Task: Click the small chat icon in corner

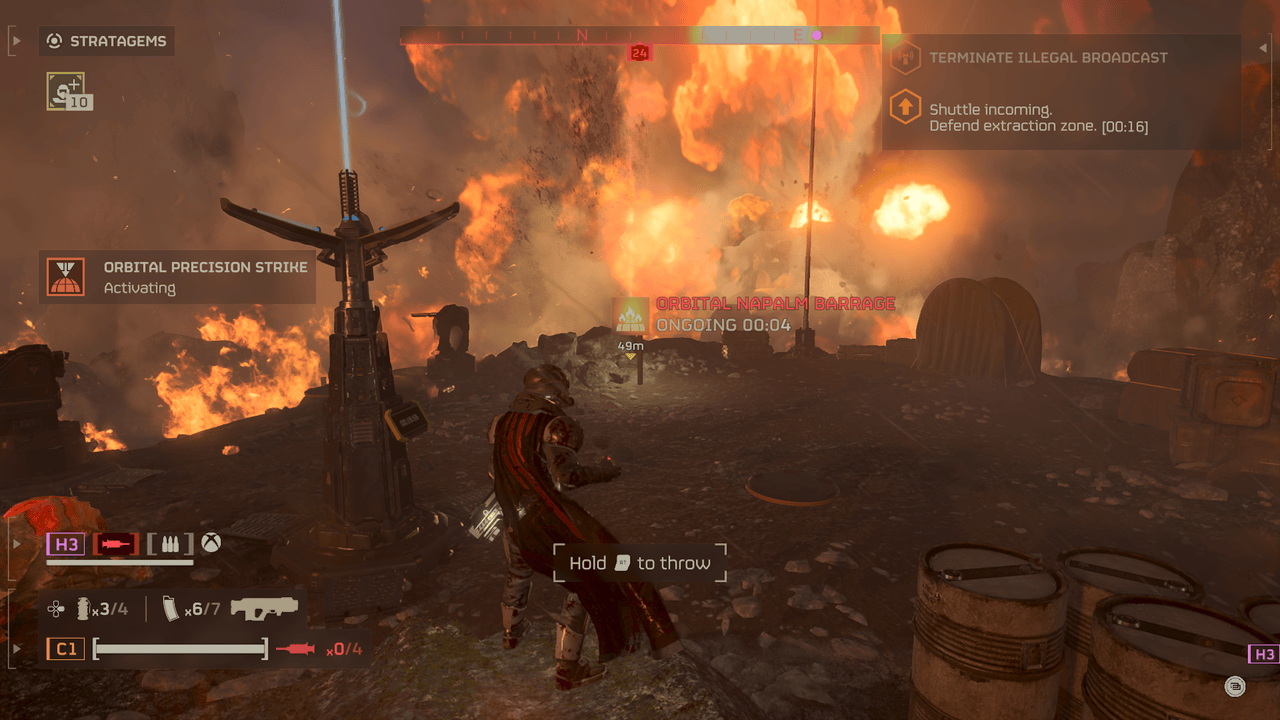Action: 1235,686
